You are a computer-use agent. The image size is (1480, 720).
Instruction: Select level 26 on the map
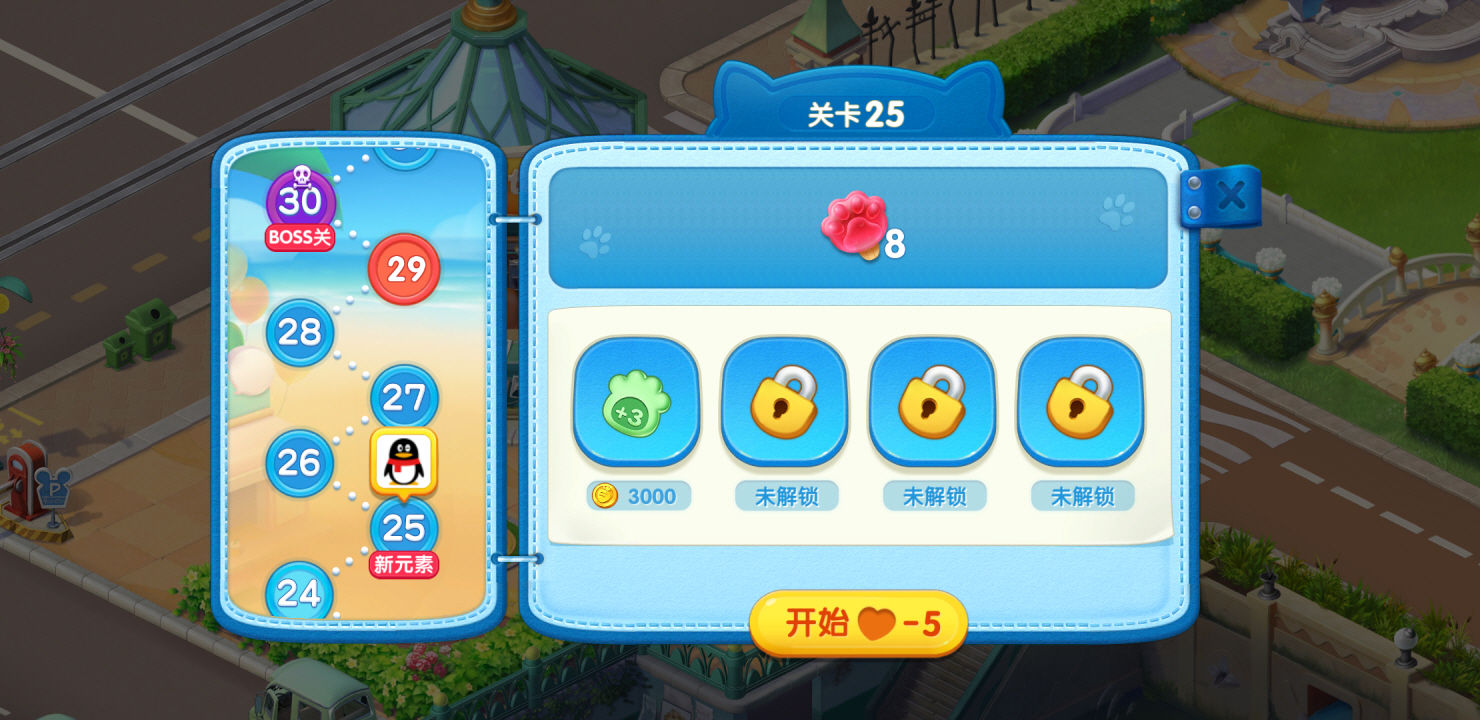(x=297, y=464)
